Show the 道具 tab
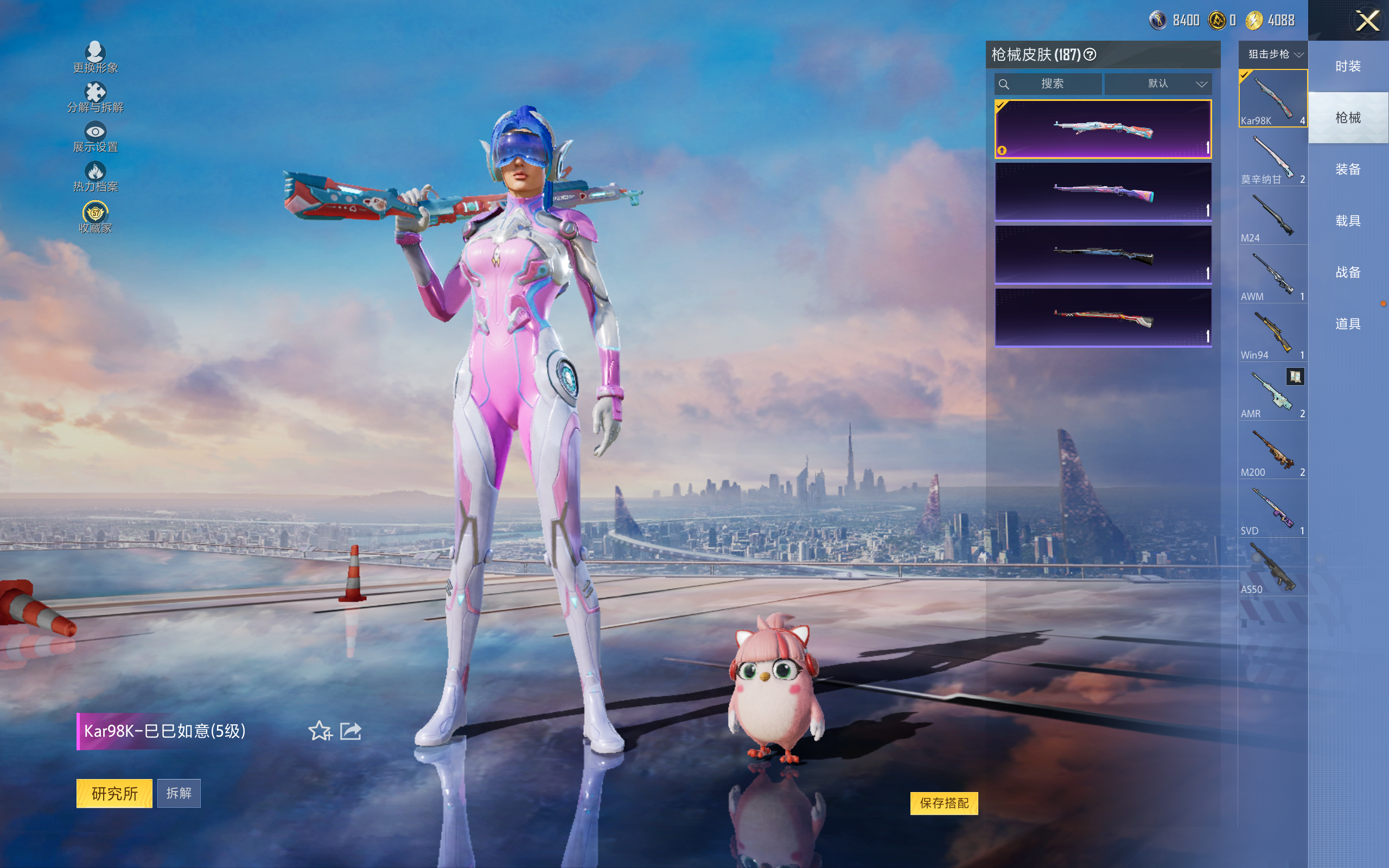1389x868 pixels. 1347,324
